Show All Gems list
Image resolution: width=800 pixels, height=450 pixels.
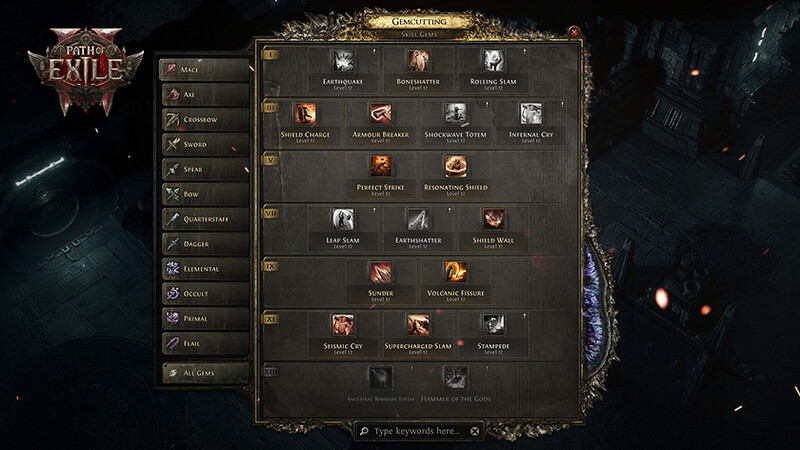206,373
